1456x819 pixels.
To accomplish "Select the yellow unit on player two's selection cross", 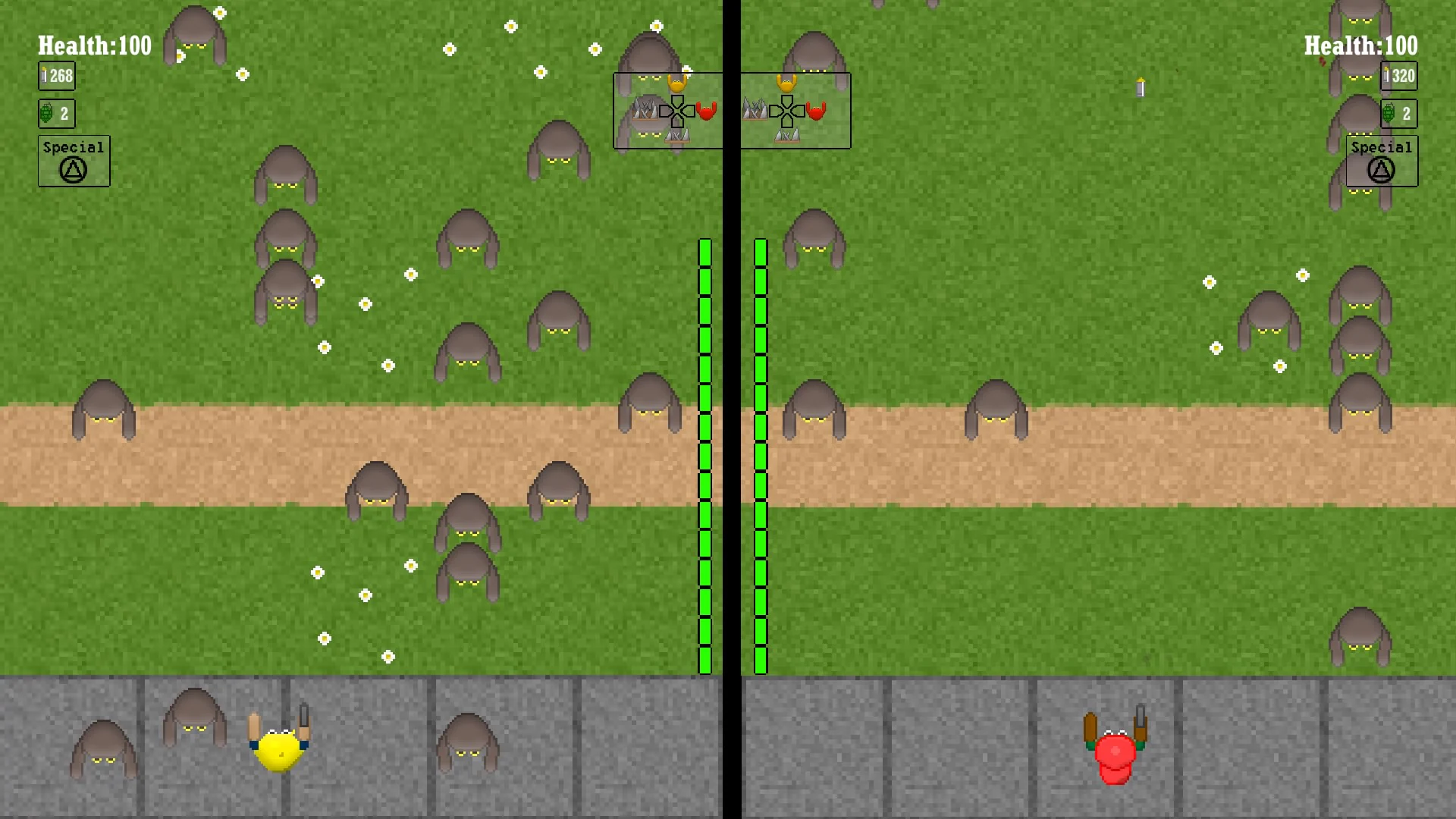I will (786, 83).
